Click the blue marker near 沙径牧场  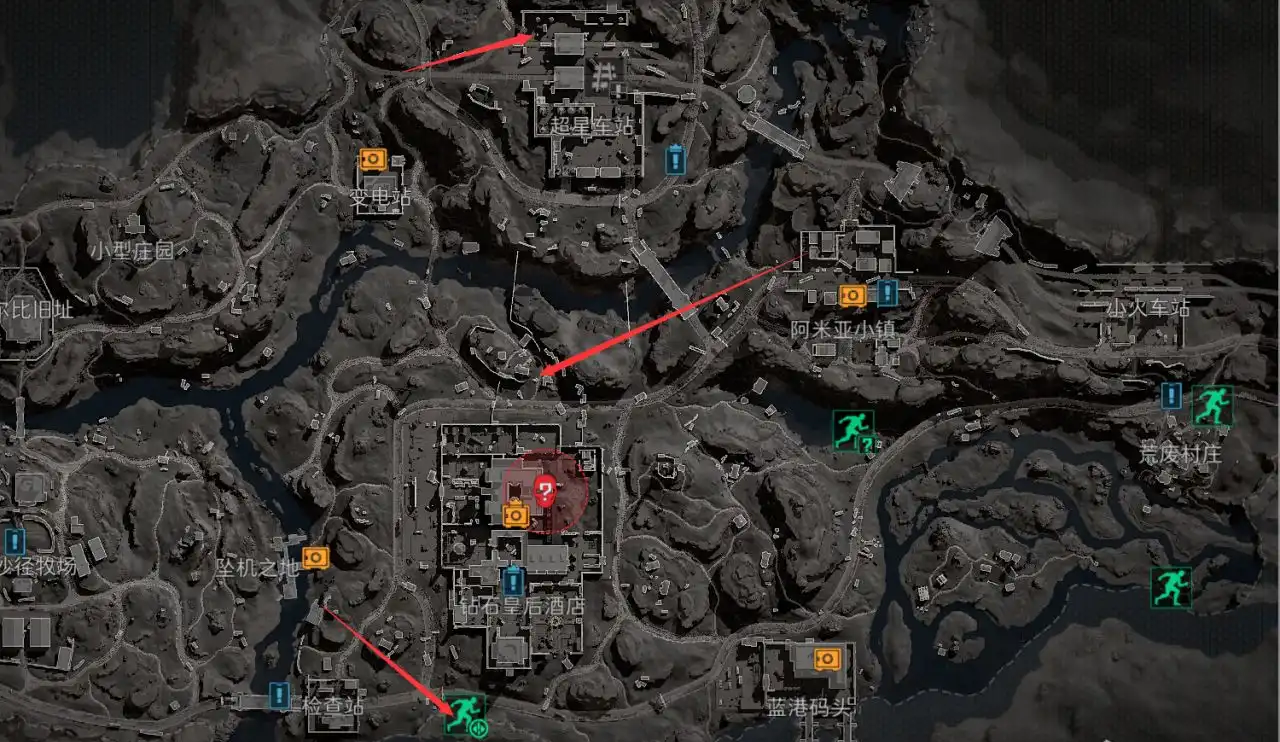[x=14, y=541]
